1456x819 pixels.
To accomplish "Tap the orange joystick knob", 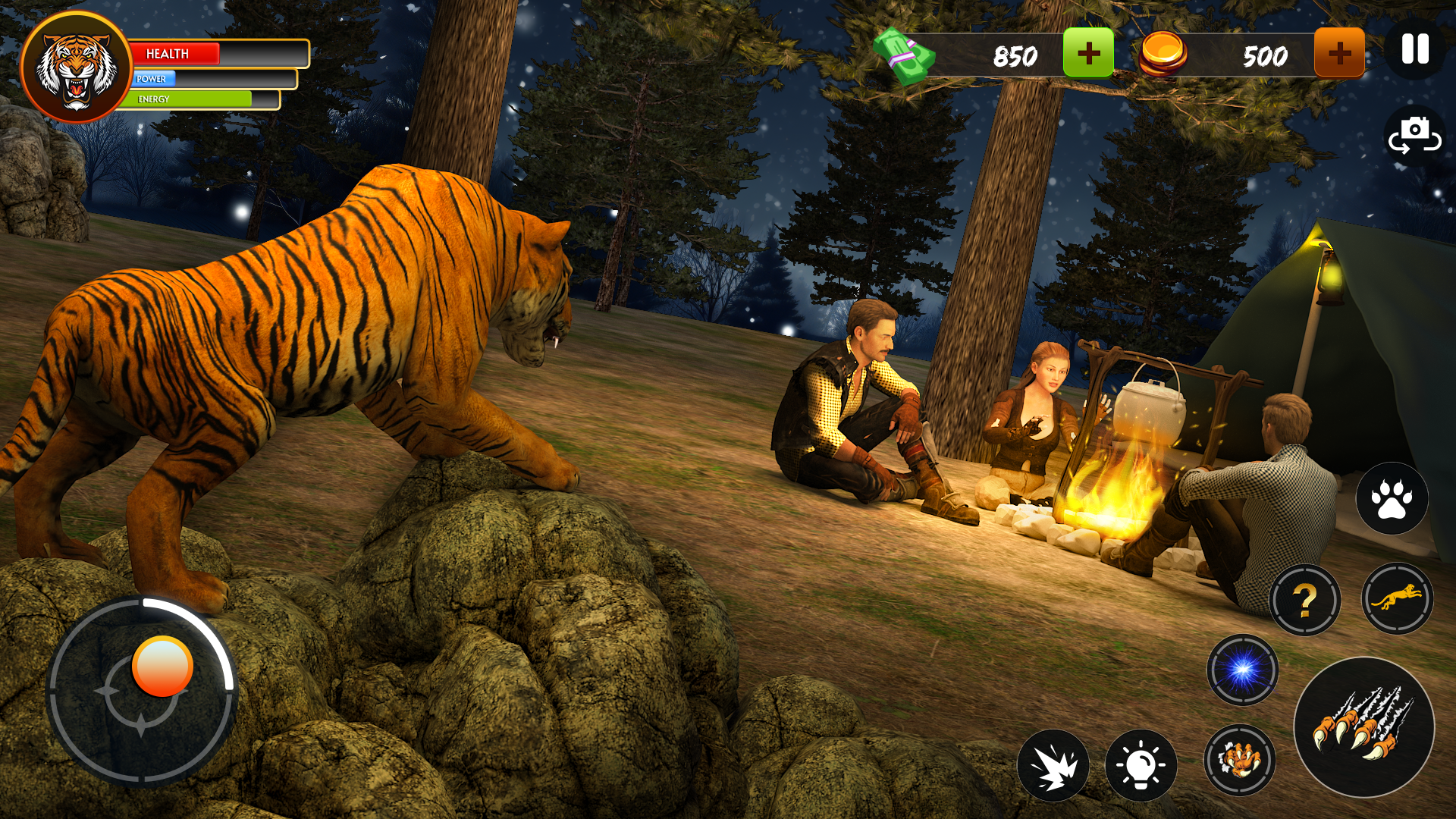I will (x=162, y=666).
